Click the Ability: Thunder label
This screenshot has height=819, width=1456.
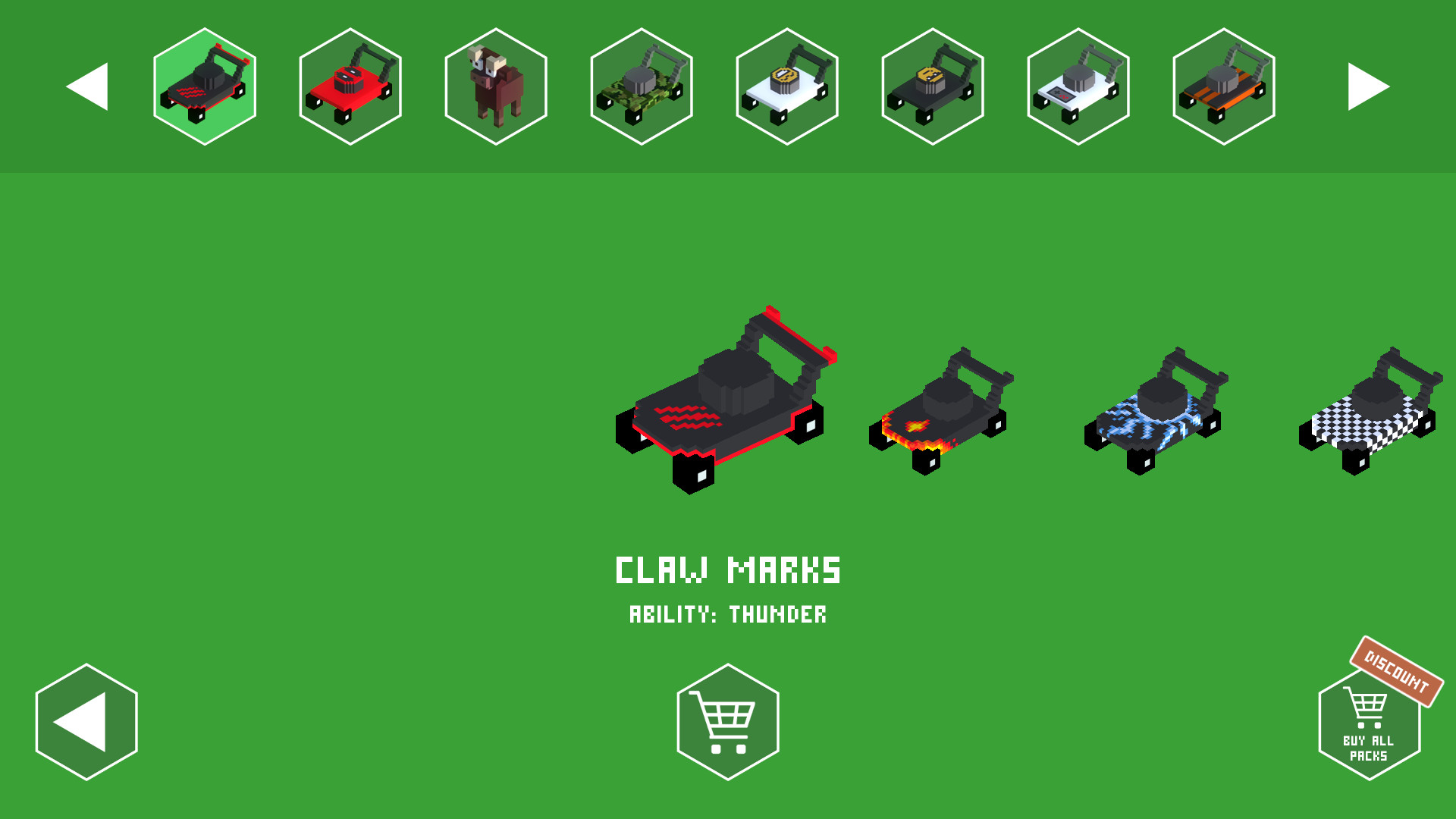(728, 615)
